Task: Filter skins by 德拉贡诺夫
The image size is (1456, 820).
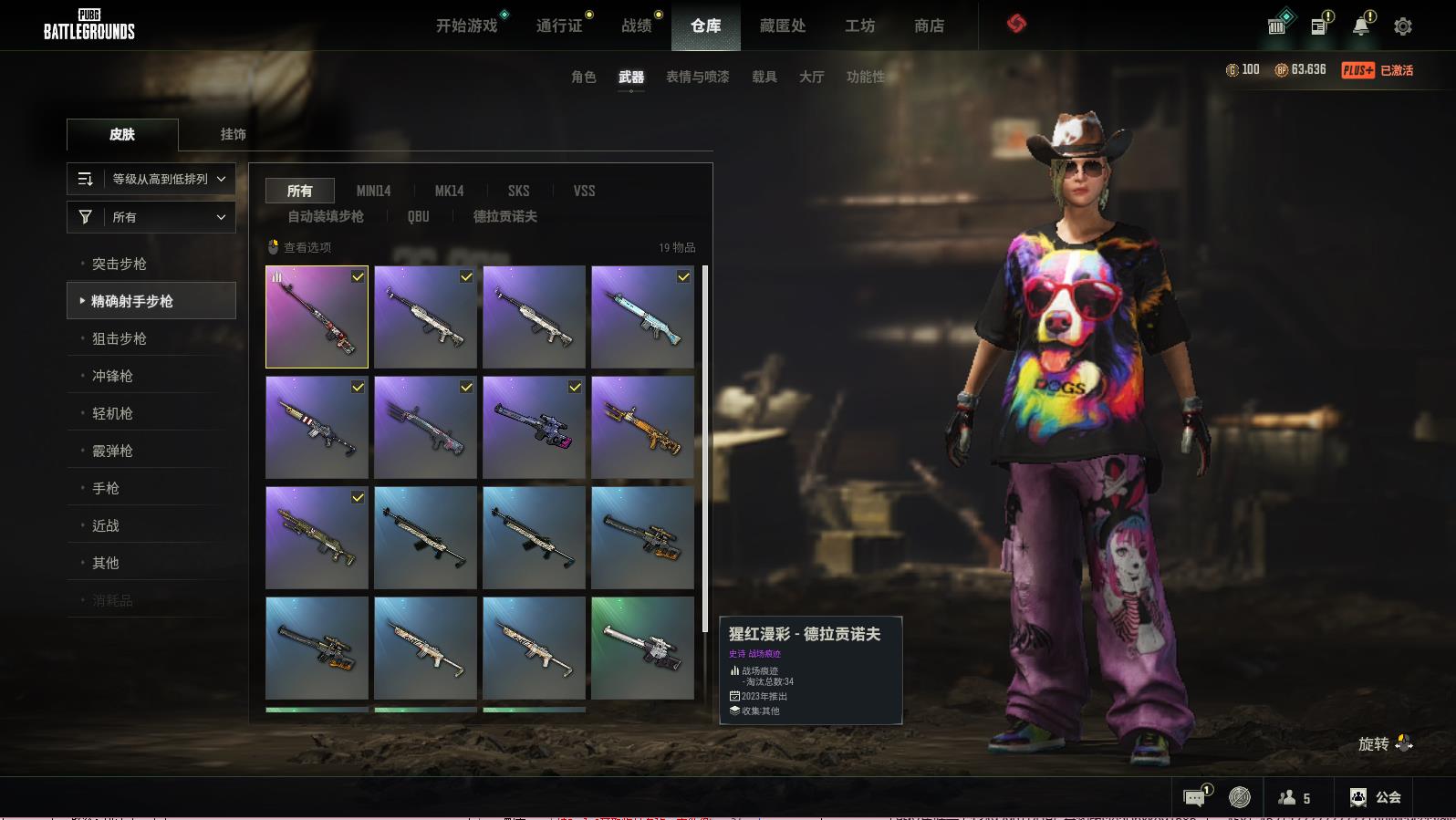Action: tap(504, 216)
